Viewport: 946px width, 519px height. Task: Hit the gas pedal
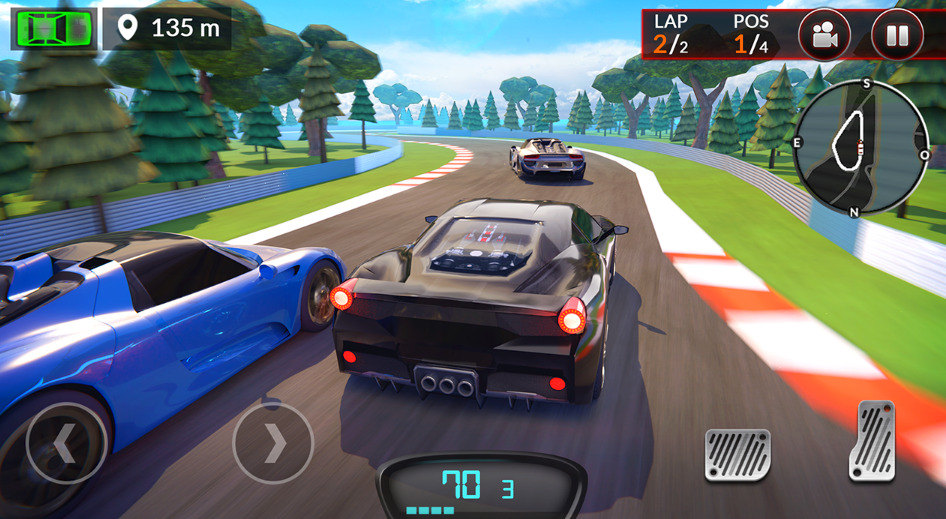(872, 440)
